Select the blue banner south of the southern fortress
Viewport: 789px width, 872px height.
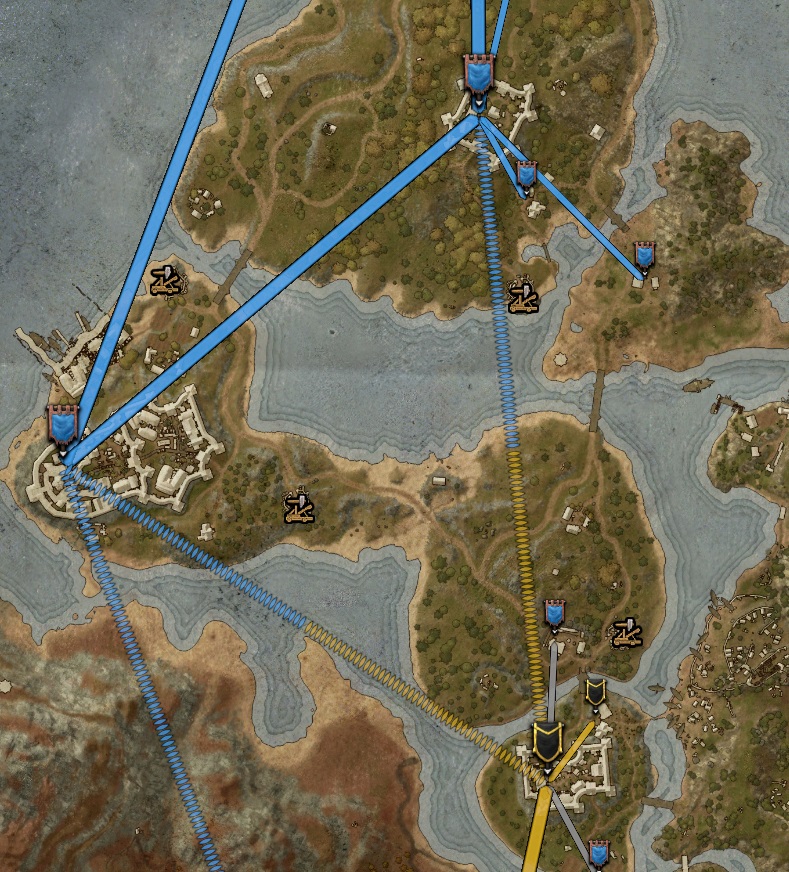tap(598, 854)
